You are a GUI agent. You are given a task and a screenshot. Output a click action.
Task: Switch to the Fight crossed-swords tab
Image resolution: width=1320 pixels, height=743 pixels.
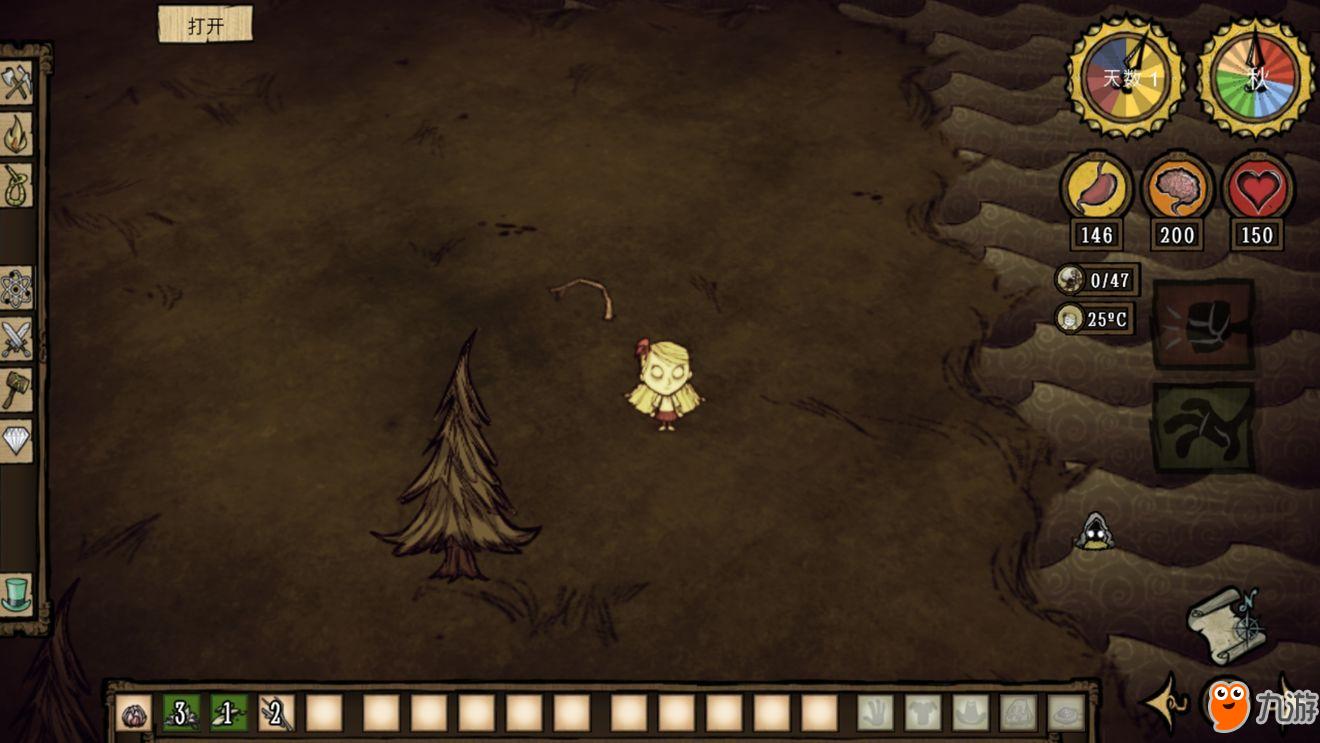(x=17, y=339)
